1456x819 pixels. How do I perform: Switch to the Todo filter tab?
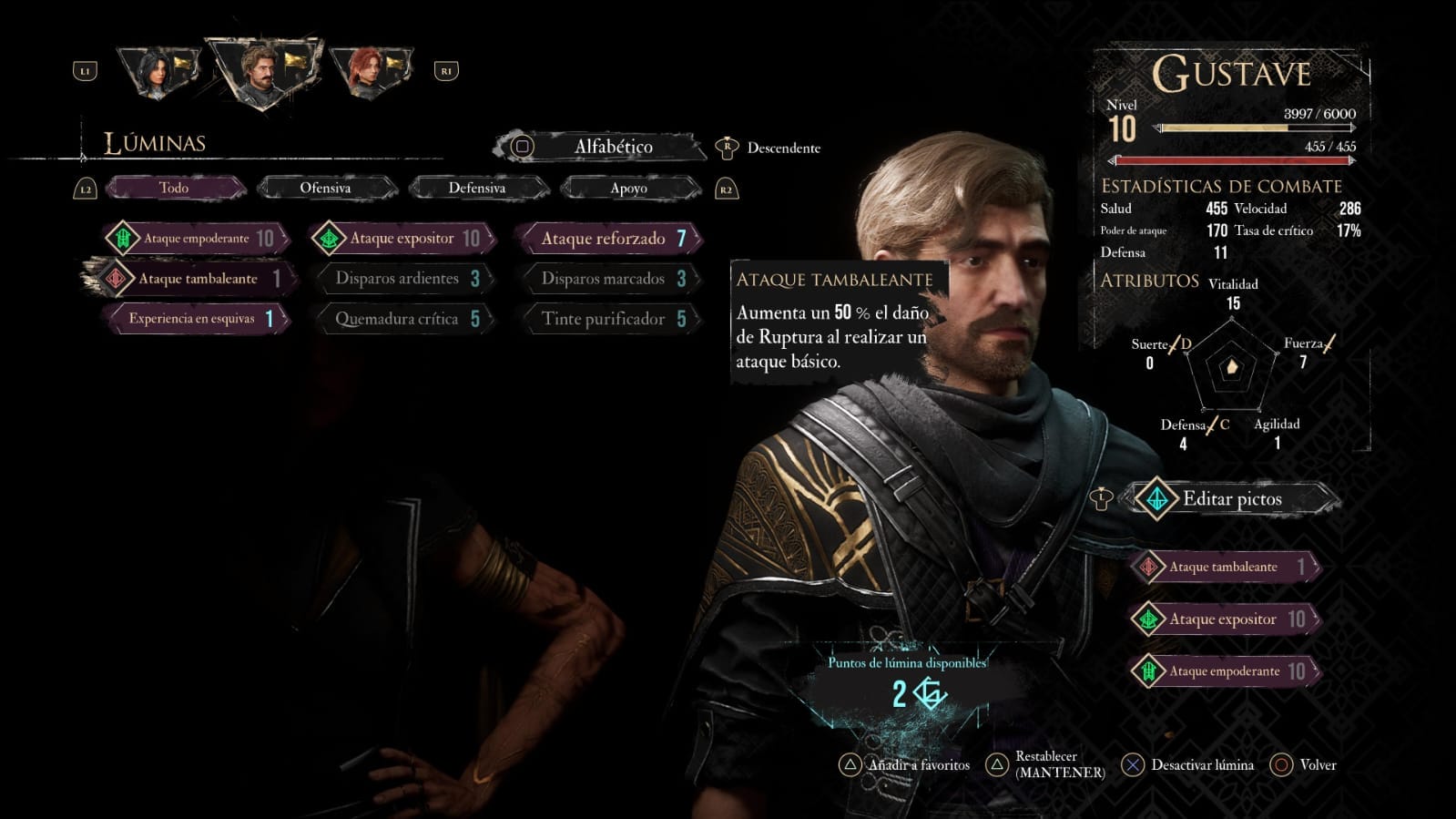click(174, 189)
